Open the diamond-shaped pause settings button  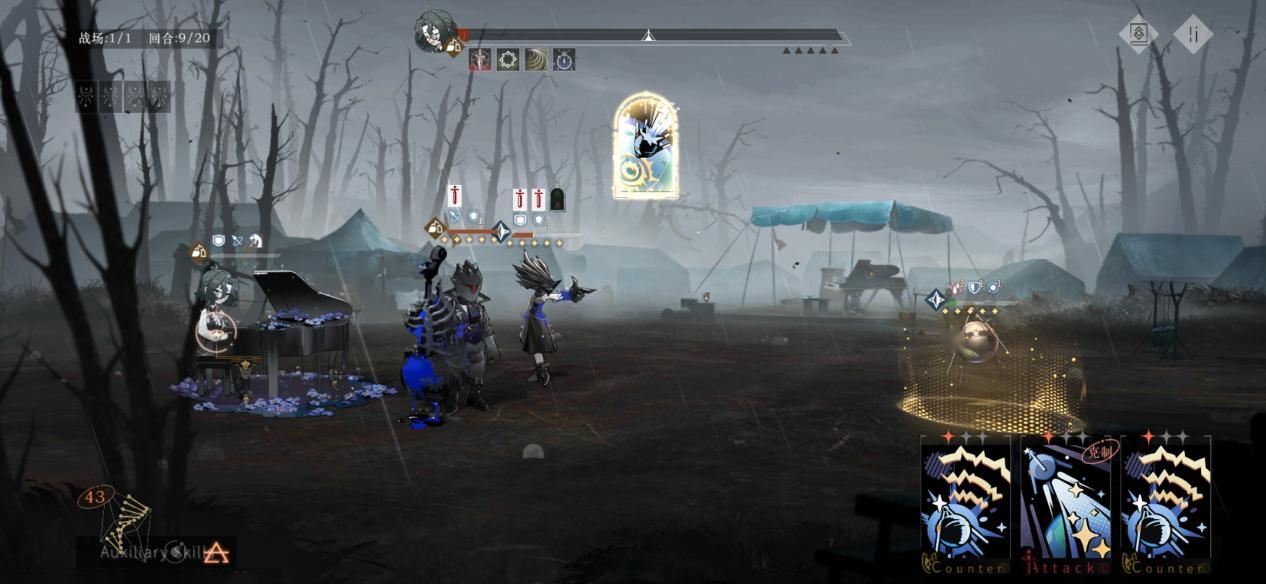(x=1192, y=34)
